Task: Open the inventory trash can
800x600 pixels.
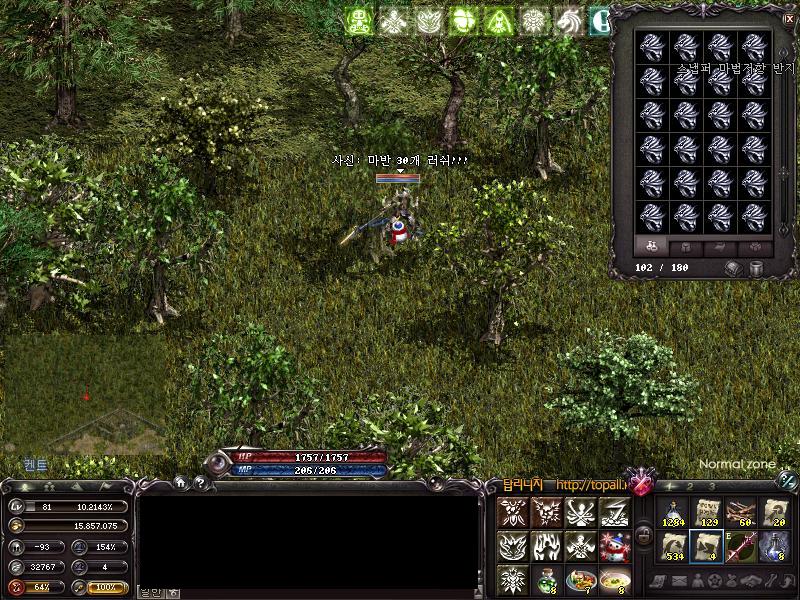Action: [756, 268]
